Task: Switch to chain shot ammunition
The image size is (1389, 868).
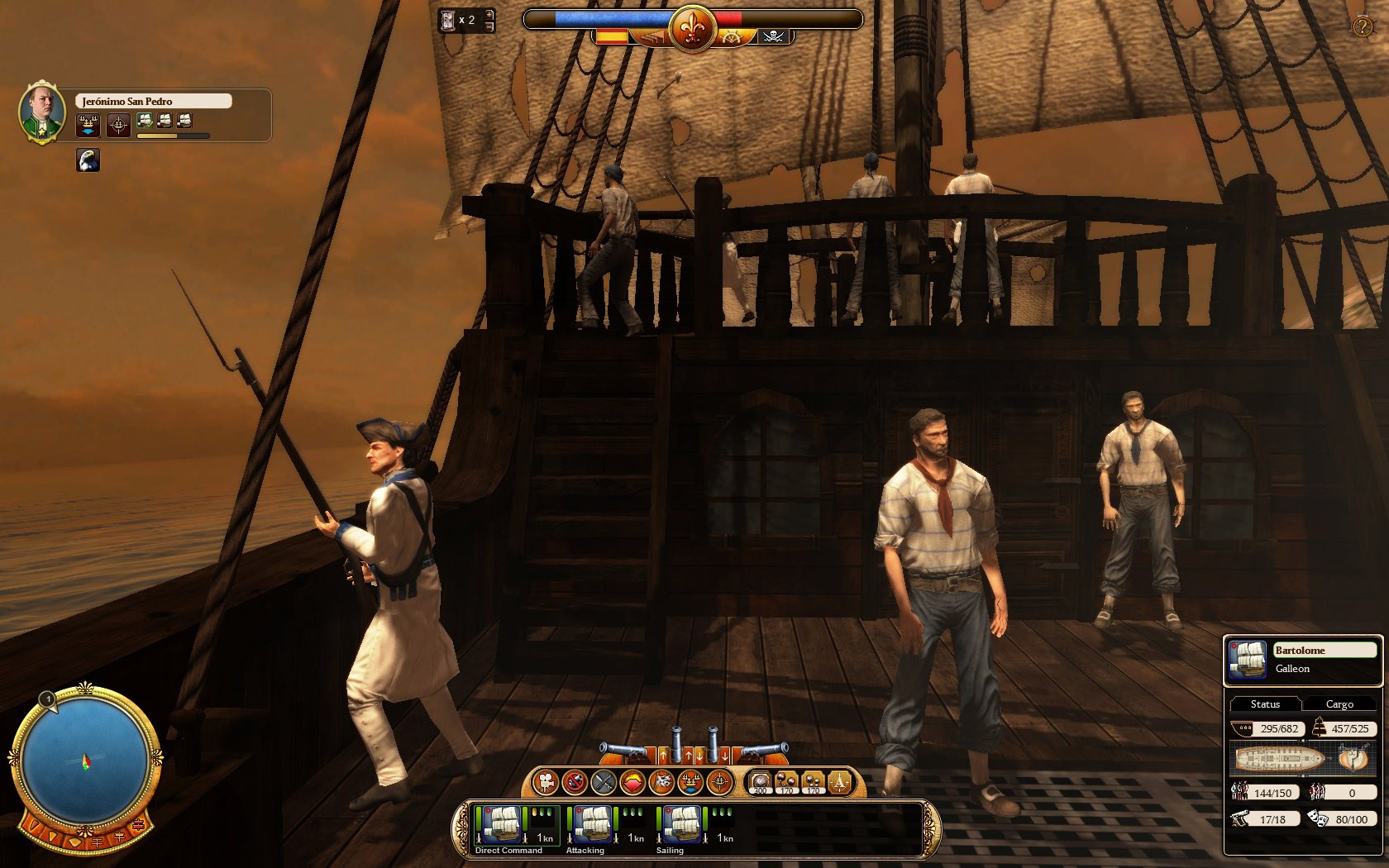Action: pyautogui.click(x=787, y=781)
